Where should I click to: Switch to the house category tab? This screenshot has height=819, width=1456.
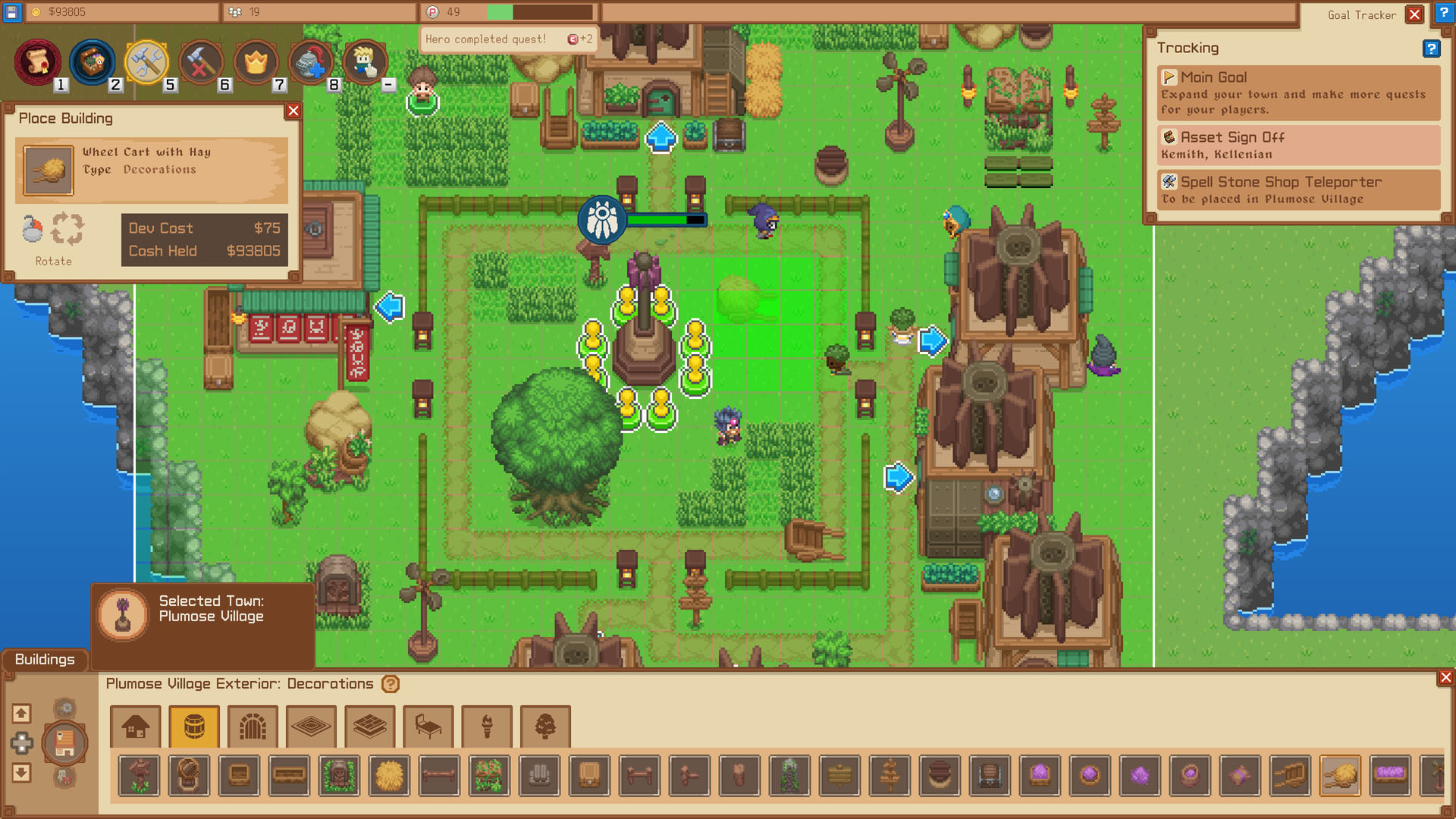pyautogui.click(x=135, y=726)
